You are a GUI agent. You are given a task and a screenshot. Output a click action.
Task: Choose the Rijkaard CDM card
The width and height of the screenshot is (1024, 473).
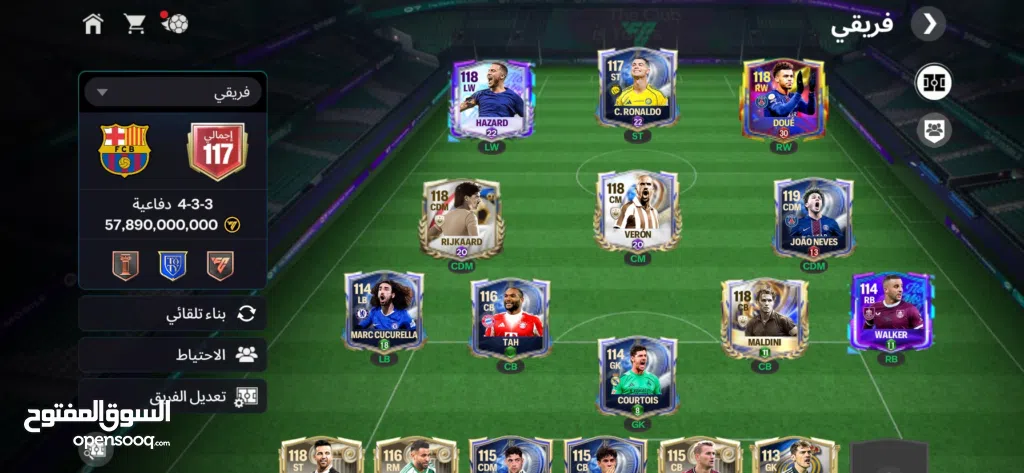461,218
